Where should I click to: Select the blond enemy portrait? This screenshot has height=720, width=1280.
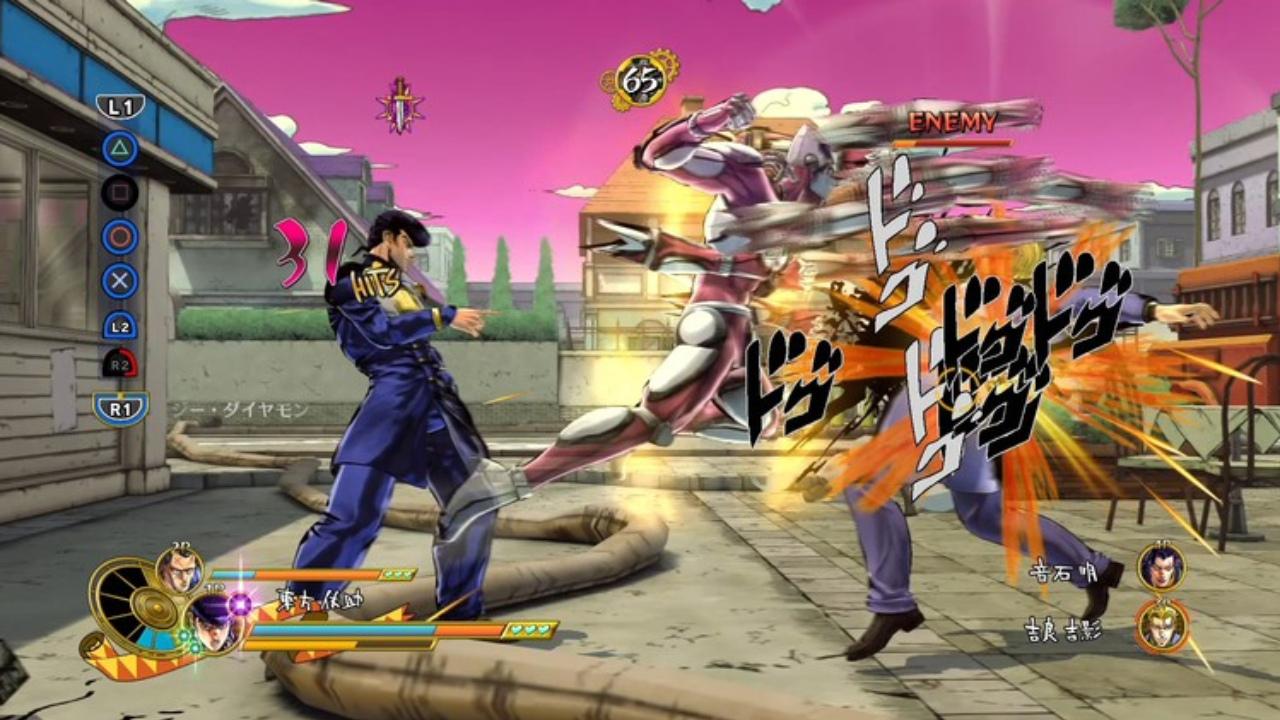click(x=1162, y=625)
